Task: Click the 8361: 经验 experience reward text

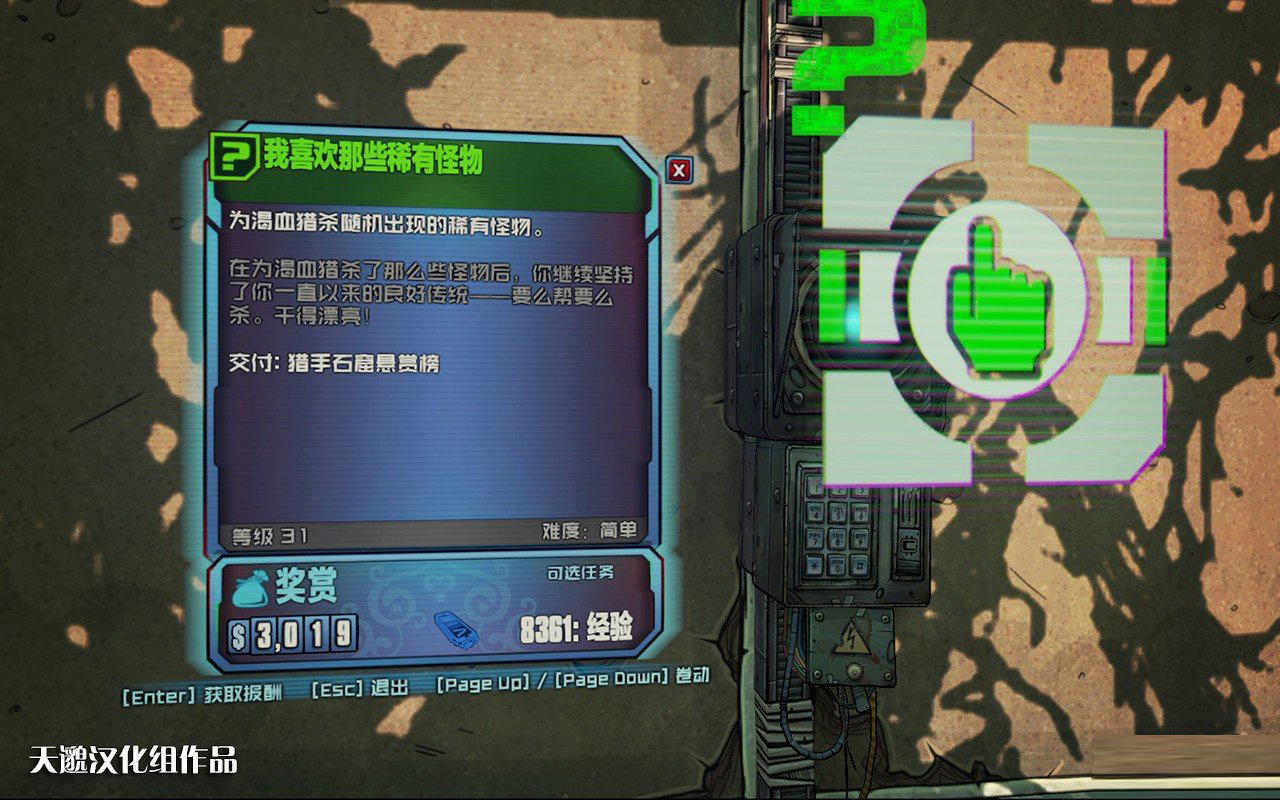Action: point(577,630)
